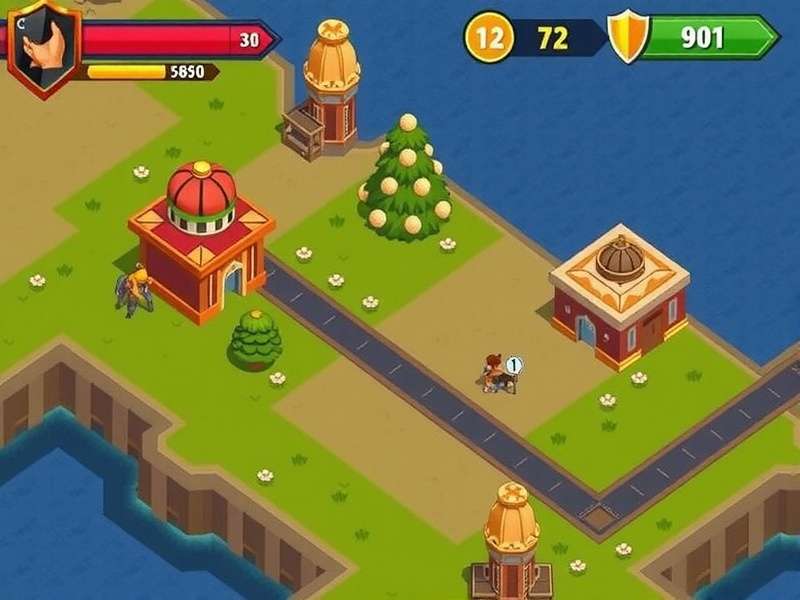Click the hero portrait badge

pyautogui.click(x=43, y=46)
